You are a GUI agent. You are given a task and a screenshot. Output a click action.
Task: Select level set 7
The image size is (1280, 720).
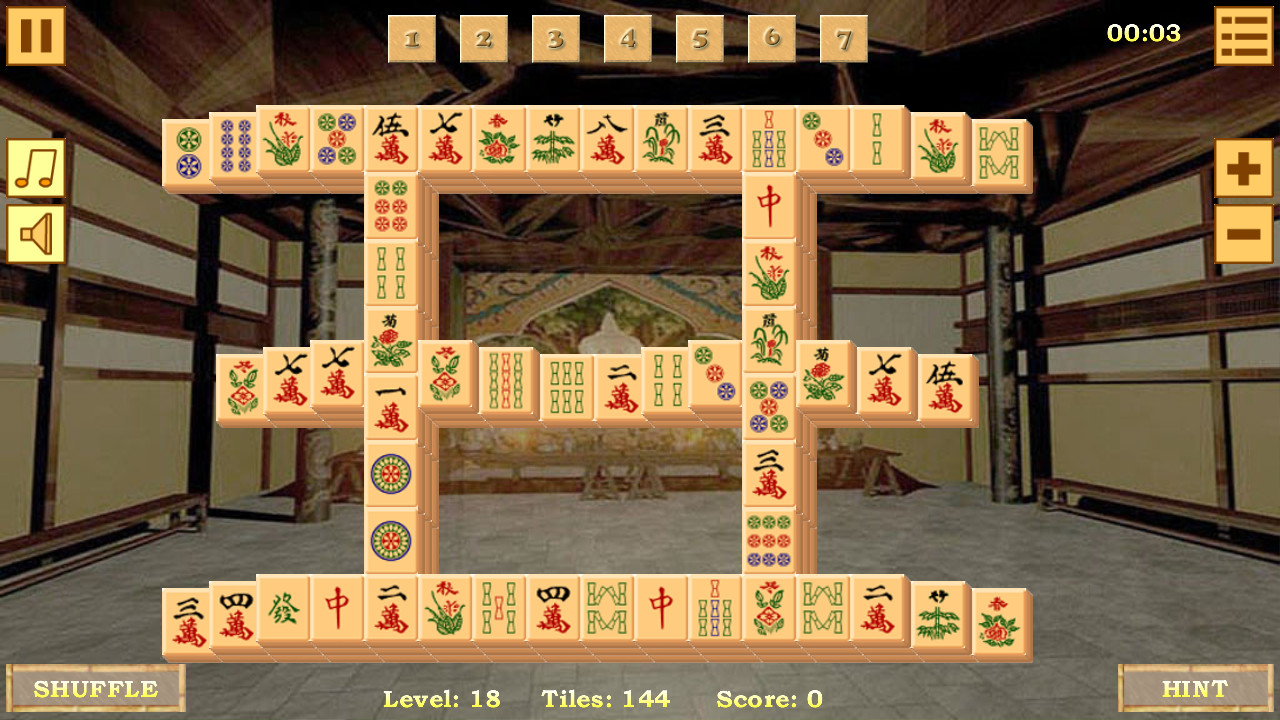(x=843, y=39)
